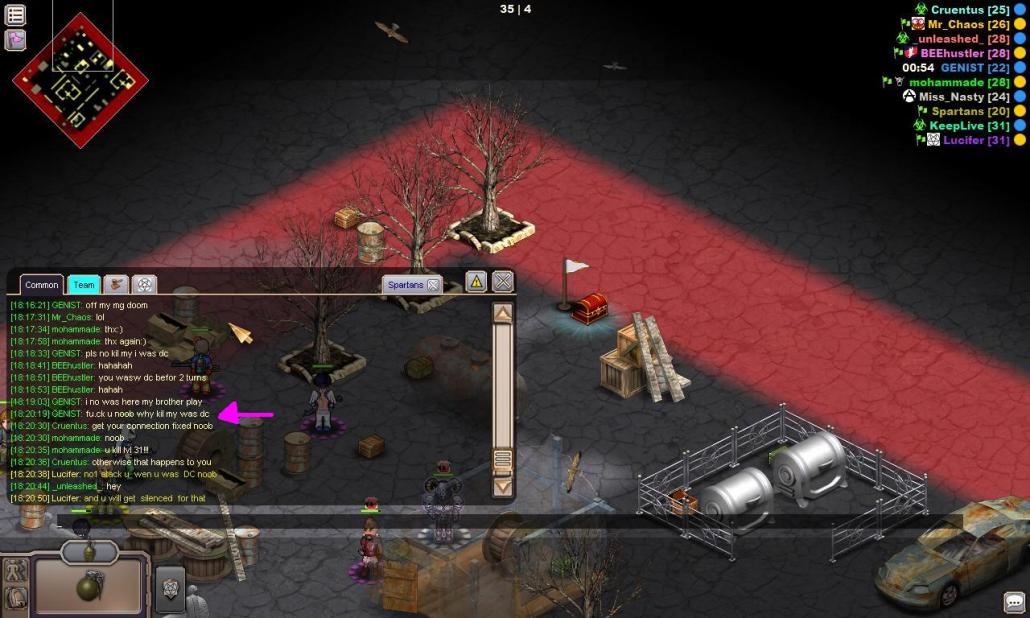Switch to the Team chat tab

coord(84,285)
